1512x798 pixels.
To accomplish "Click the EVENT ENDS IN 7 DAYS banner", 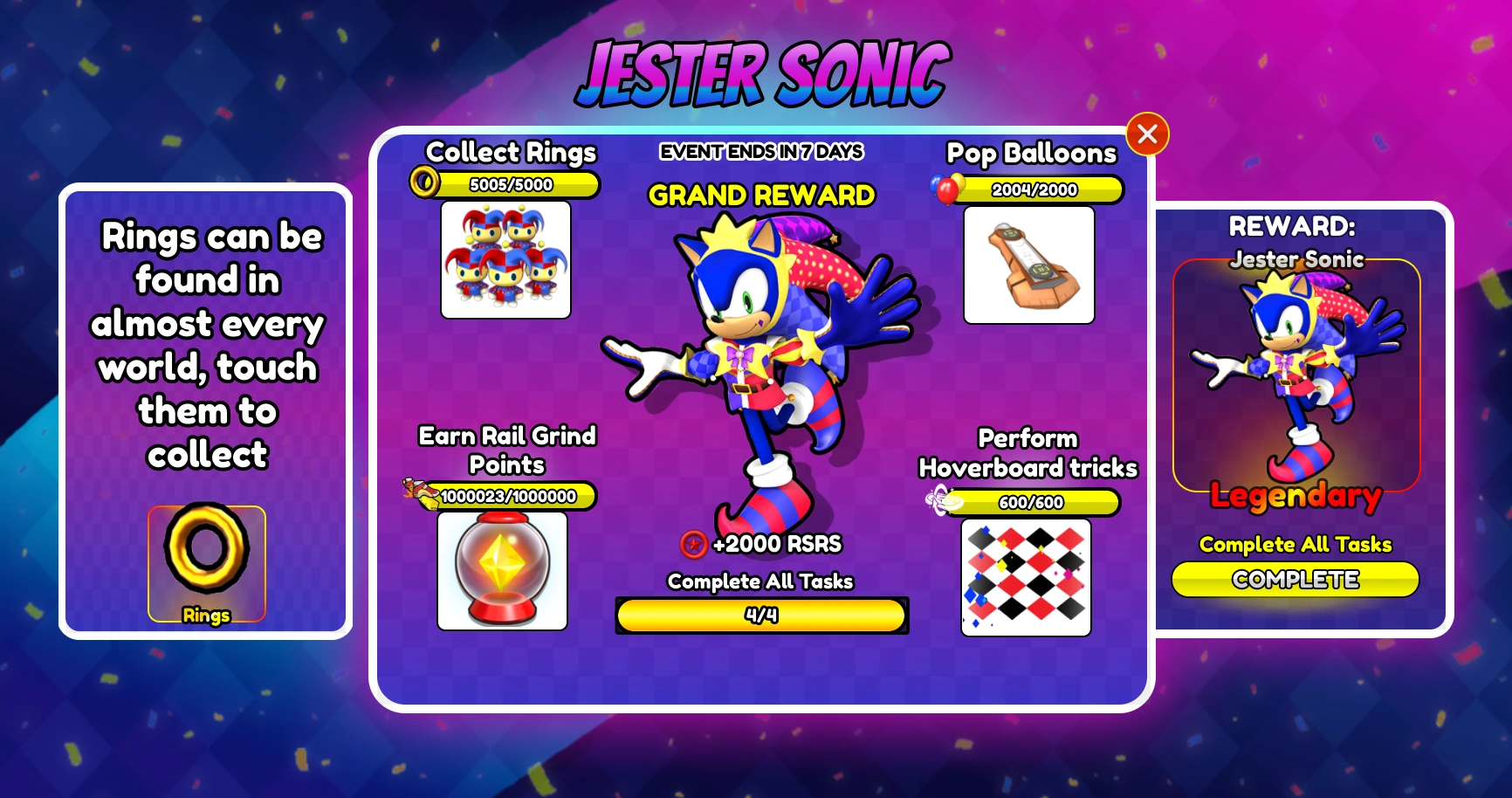I will tap(761, 150).
